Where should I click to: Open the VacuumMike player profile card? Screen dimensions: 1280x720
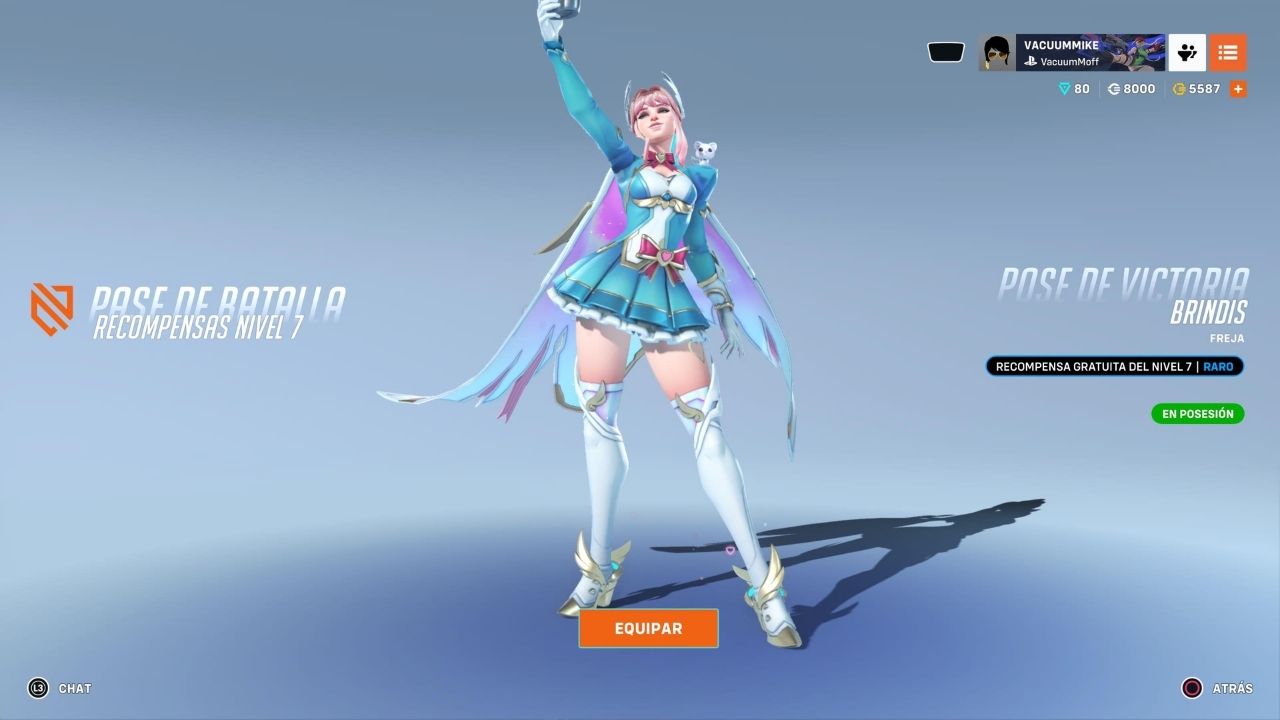point(1071,52)
